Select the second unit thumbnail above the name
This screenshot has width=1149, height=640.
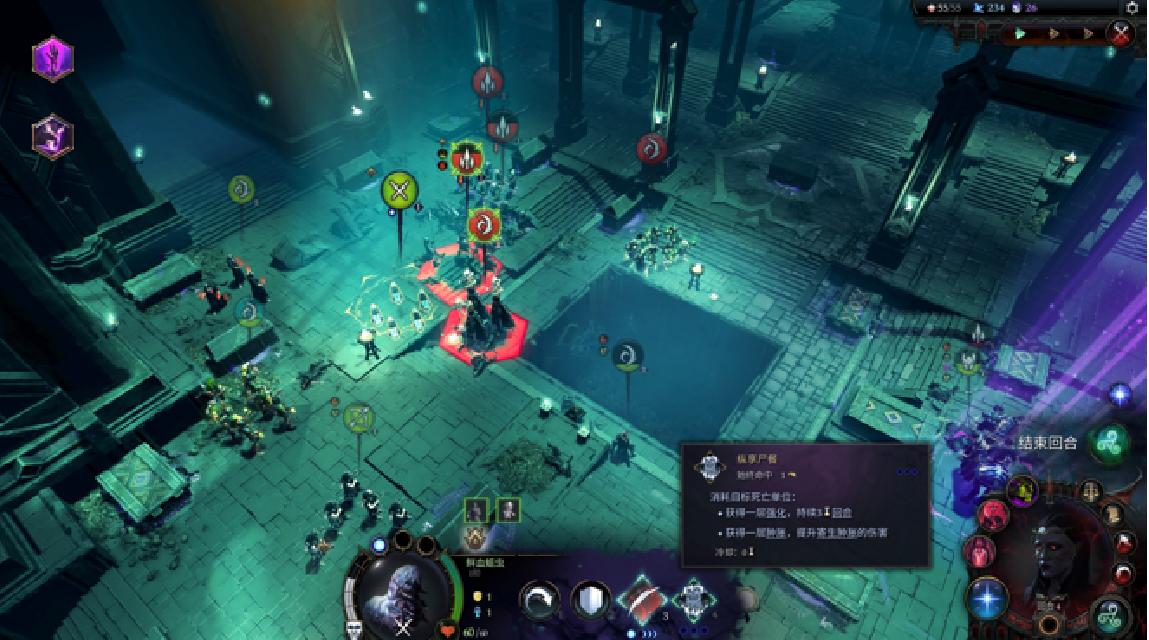[508, 510]
